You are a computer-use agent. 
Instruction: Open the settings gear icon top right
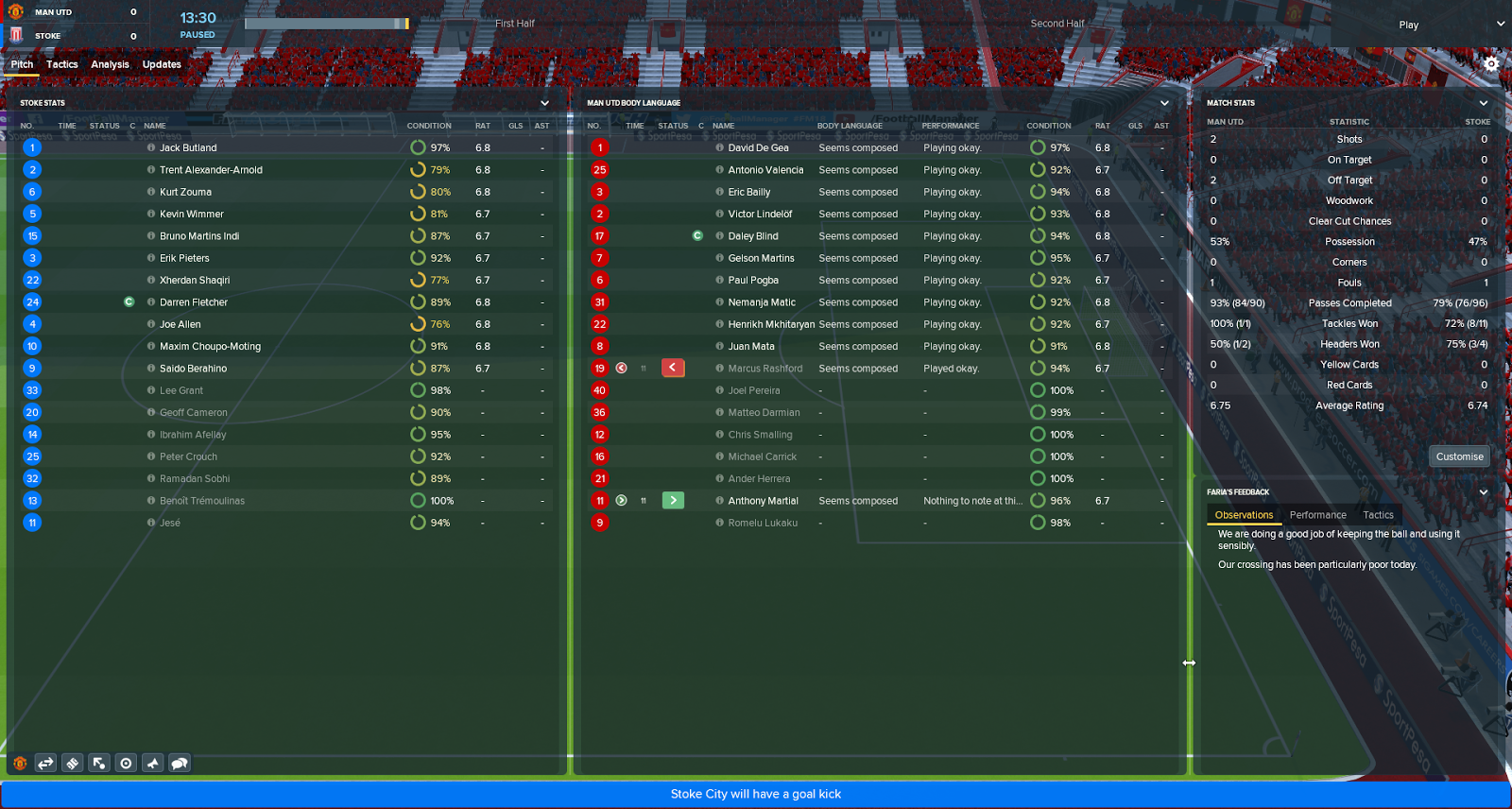(x=1492, y=63)
